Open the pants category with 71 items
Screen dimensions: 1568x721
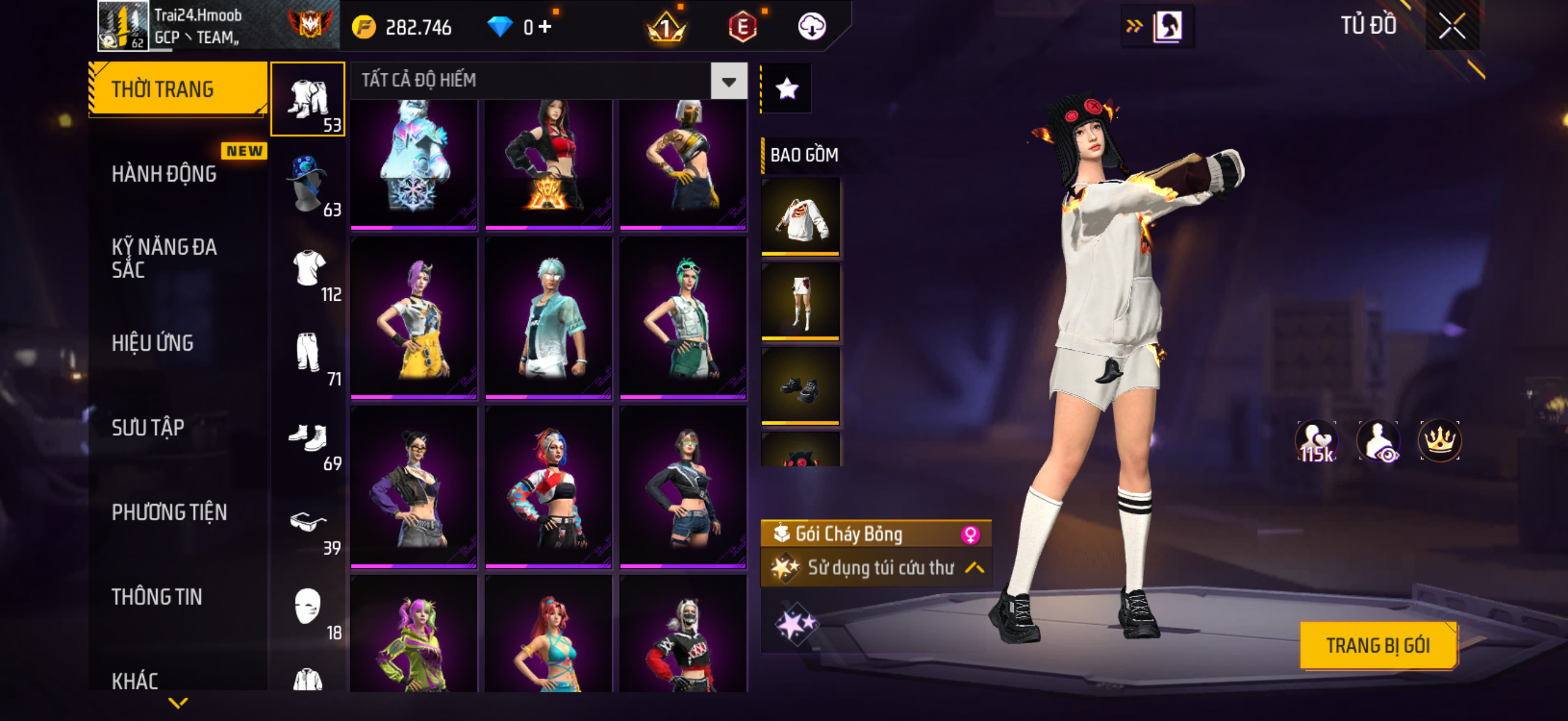(308, 353)
